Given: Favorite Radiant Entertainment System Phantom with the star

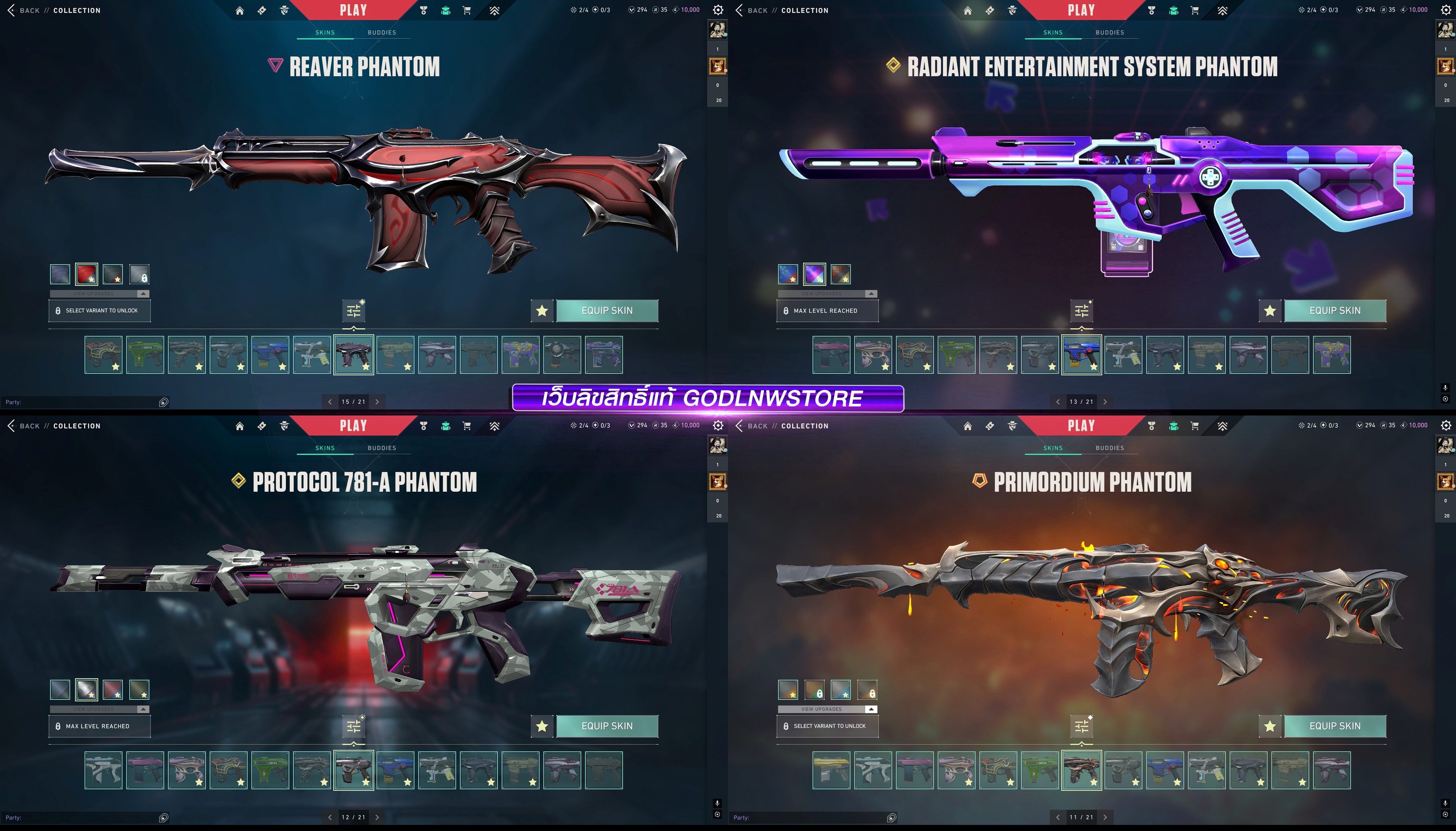Looking at the screenshot, I should coord(1269,310).
